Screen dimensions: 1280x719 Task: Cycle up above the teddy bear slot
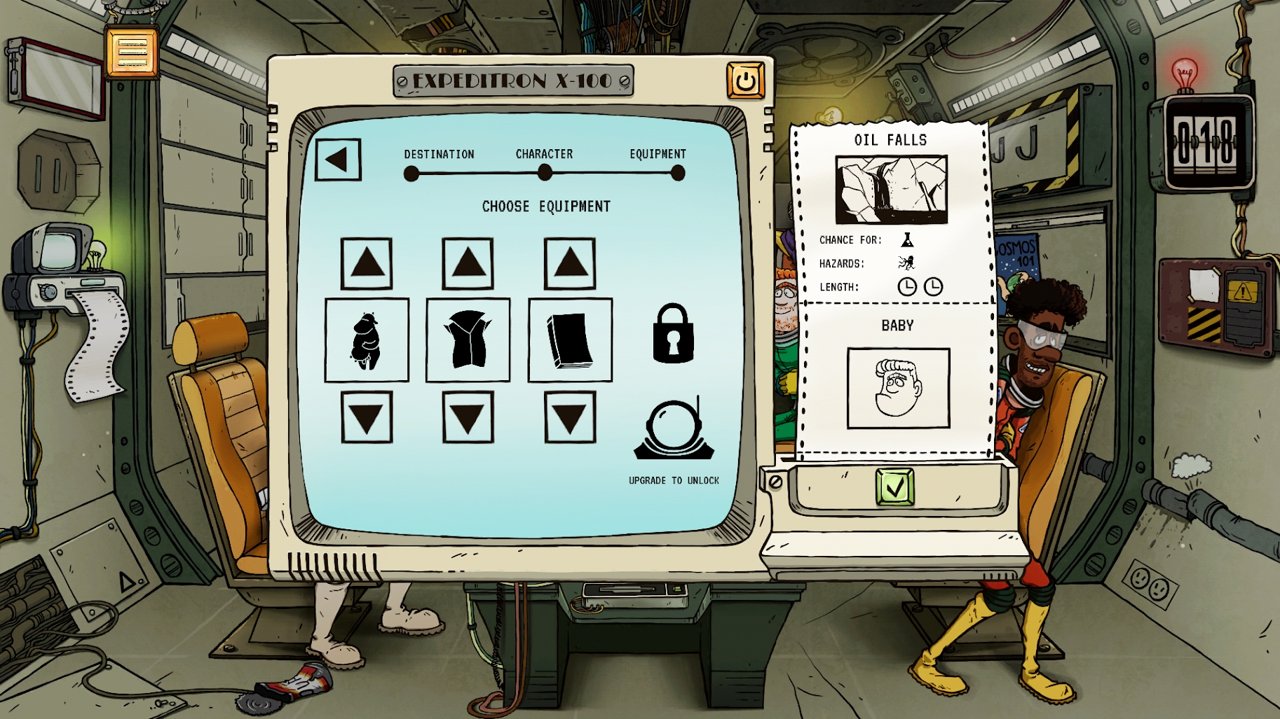[367, 264]
